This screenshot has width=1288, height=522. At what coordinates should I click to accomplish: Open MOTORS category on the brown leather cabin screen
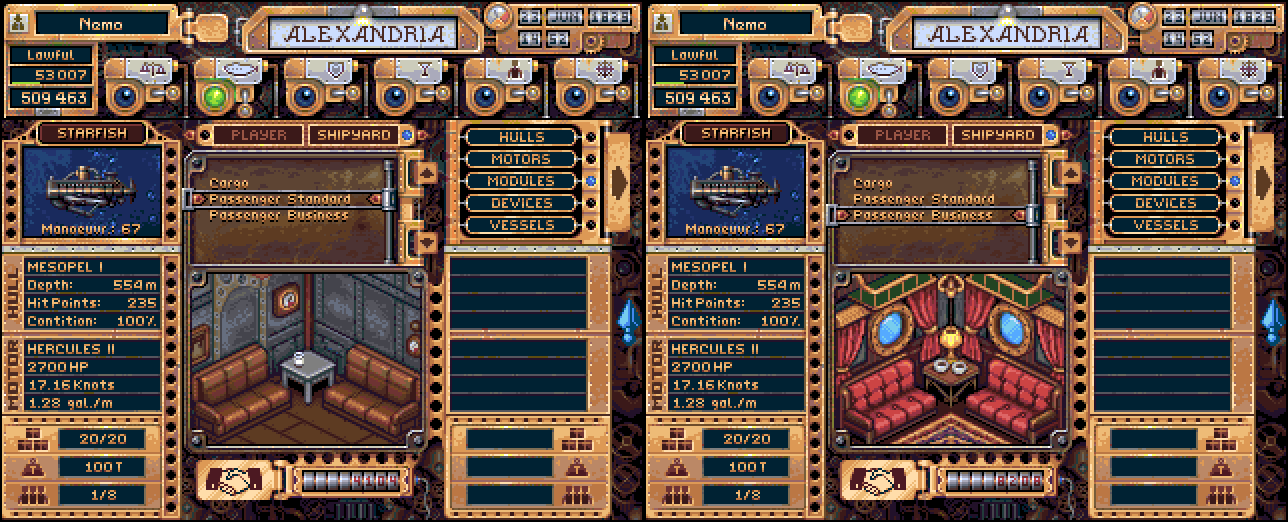[521, 159]
